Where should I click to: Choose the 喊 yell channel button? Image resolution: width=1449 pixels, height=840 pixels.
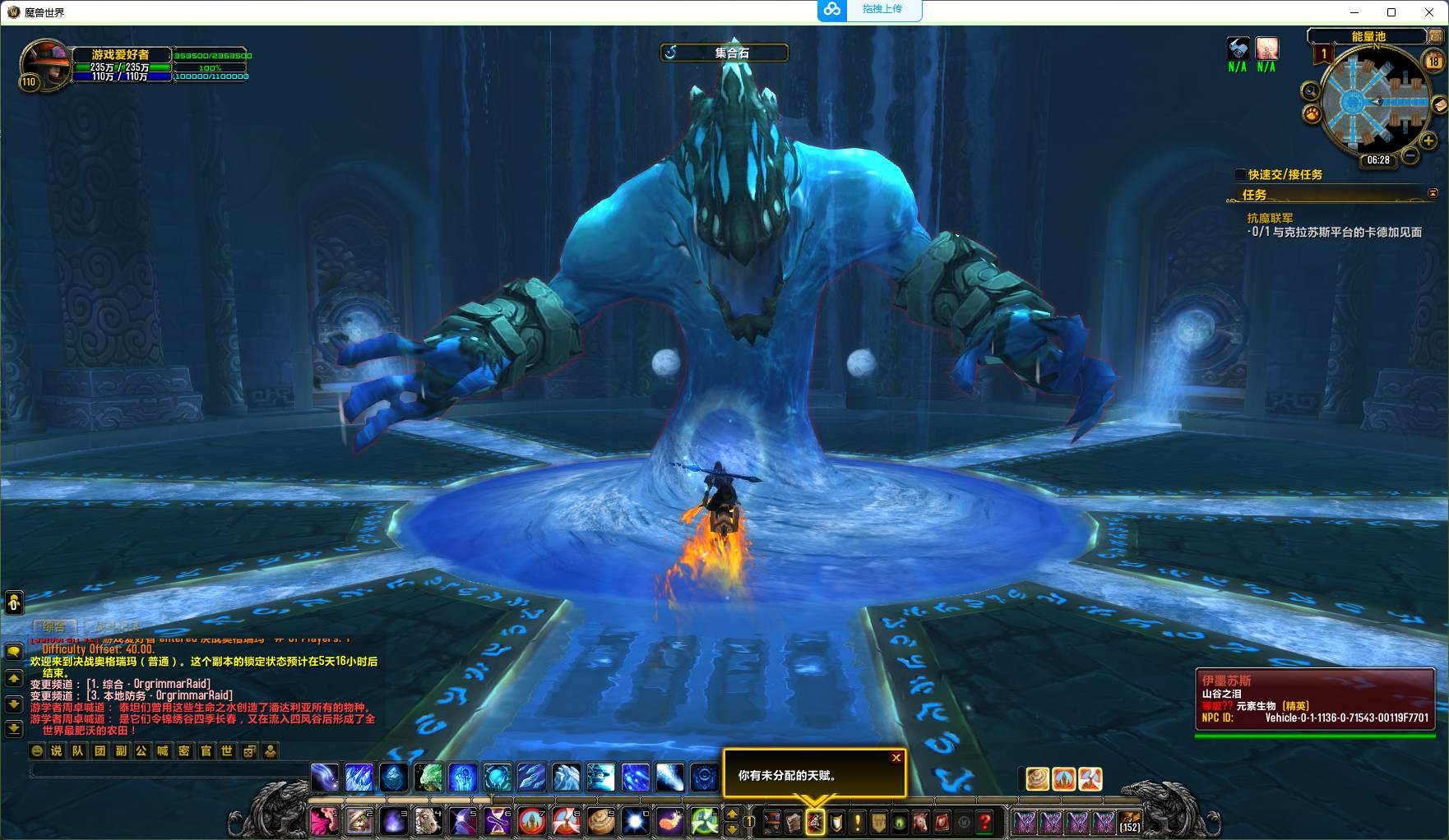(163, 750)
